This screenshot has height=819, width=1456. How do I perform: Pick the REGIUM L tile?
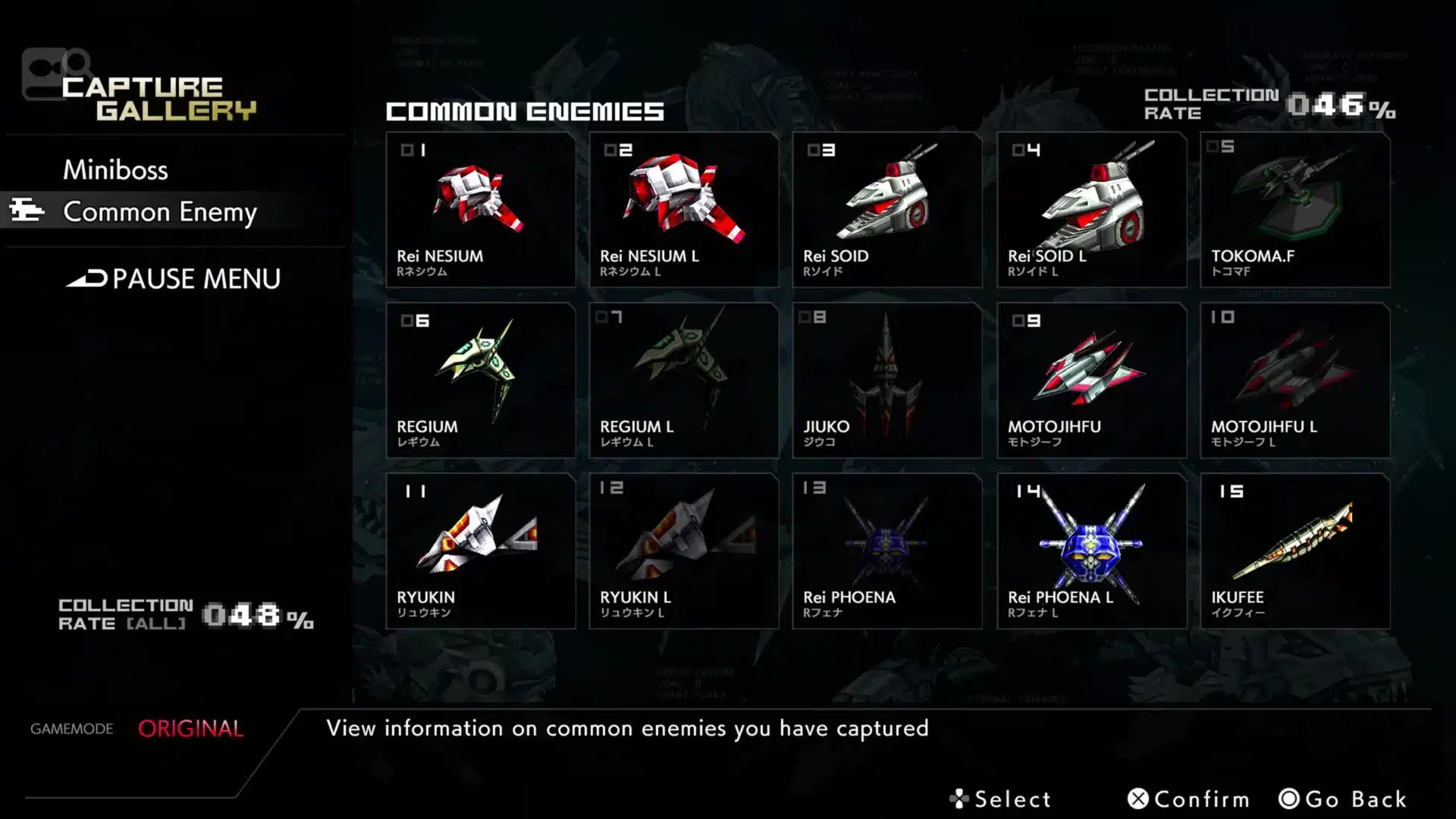tap(684, 381)
